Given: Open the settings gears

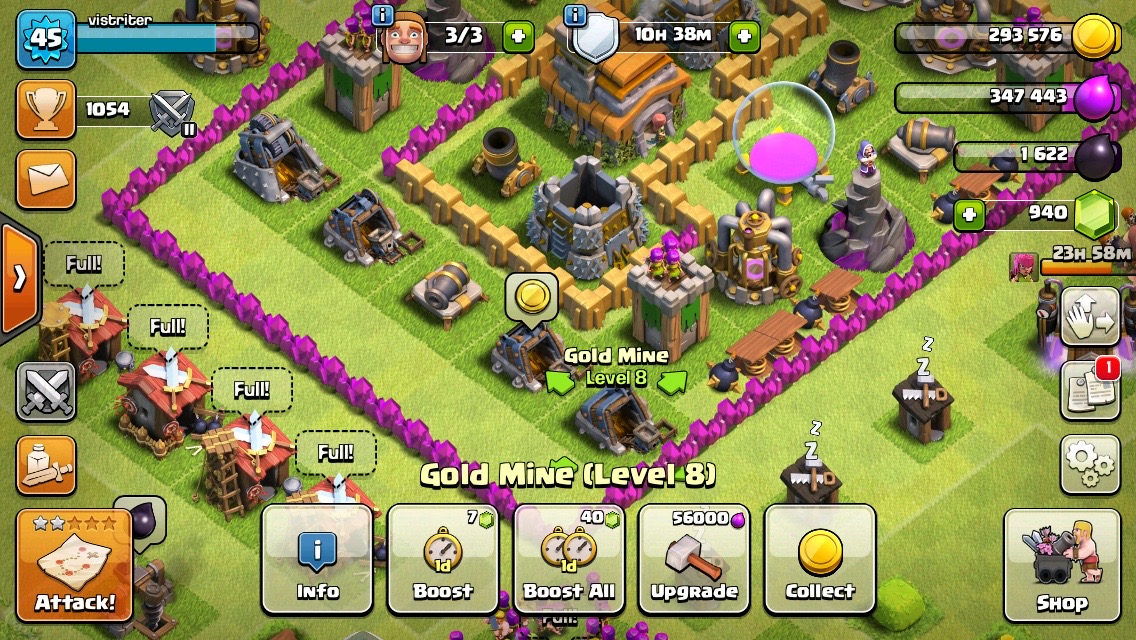Looking at the screenshot, I should tap(1089, 464).
